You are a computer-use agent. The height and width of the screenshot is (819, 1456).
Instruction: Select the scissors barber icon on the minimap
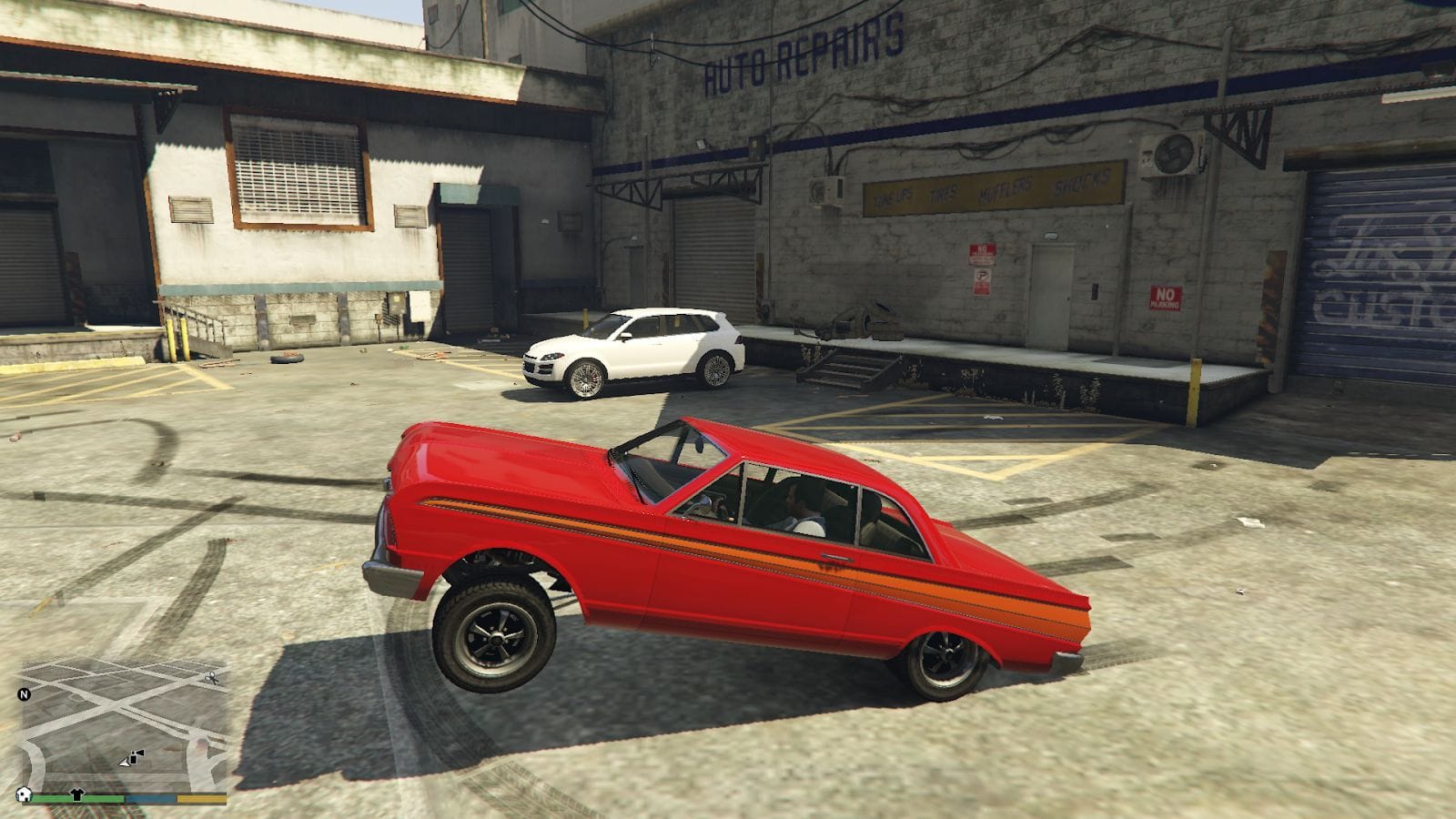(211, 678)
